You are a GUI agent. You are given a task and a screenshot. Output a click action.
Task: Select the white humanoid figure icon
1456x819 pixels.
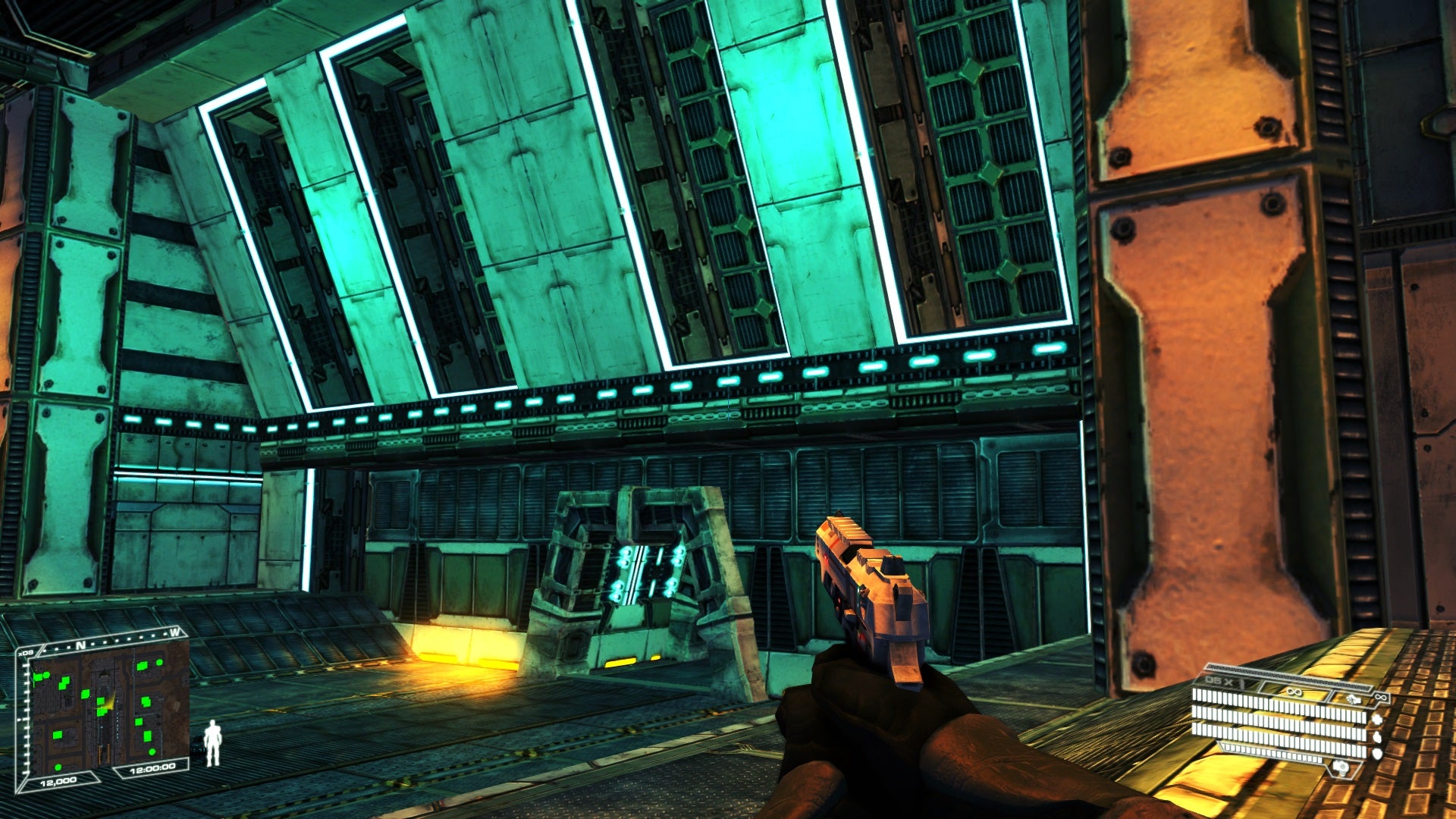point(212,742)
